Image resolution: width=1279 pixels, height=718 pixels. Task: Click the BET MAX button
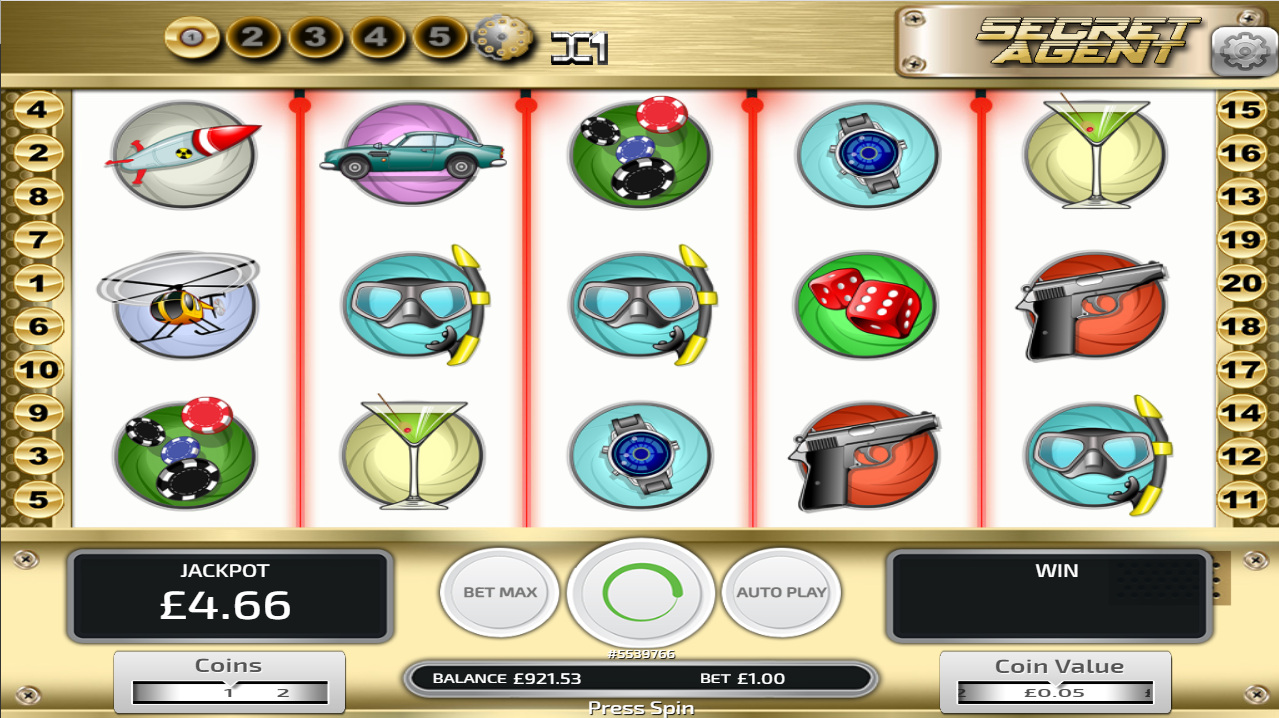[500, 592]
